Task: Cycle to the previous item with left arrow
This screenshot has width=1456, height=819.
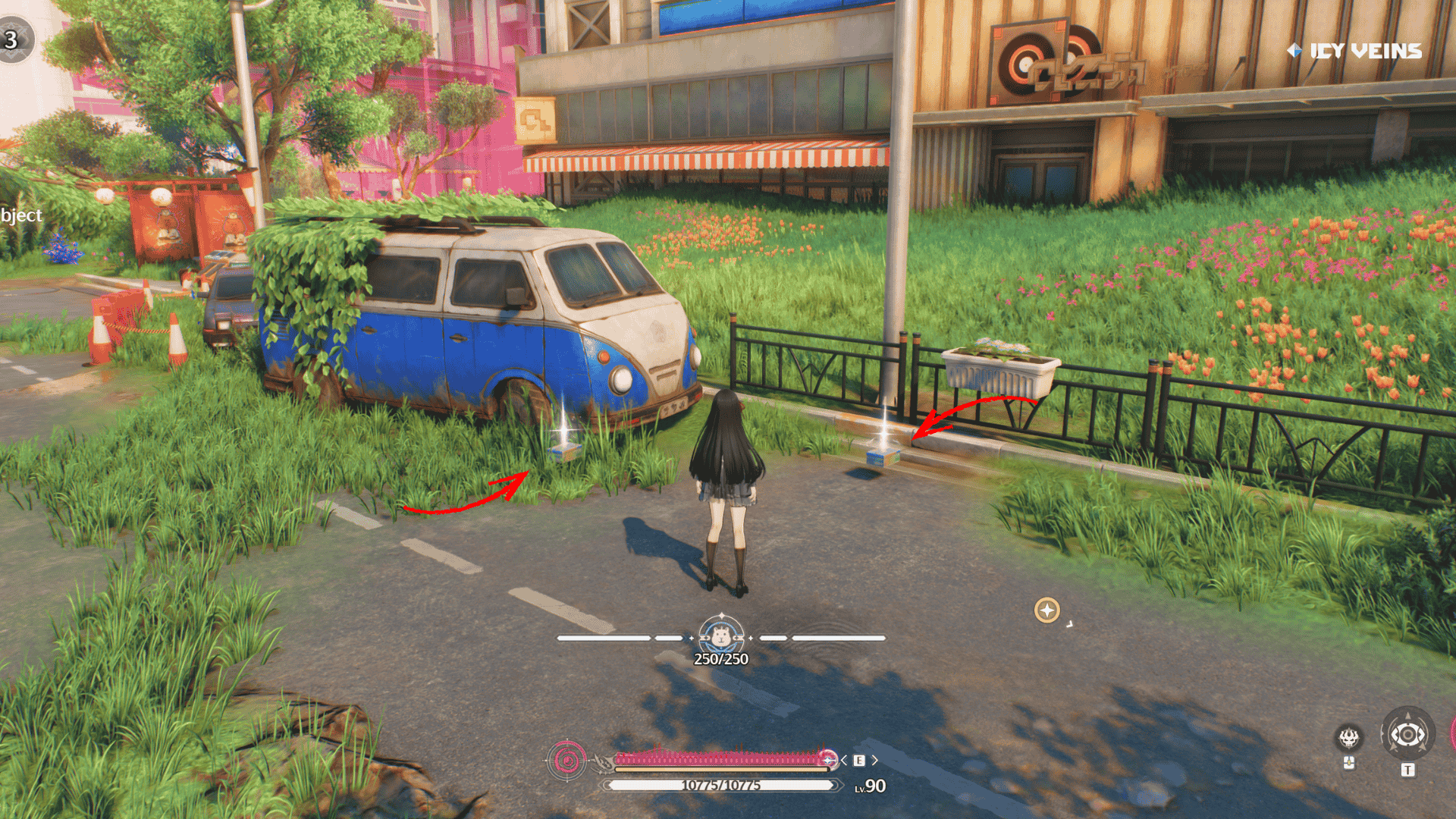Action: tap(844, 760)
